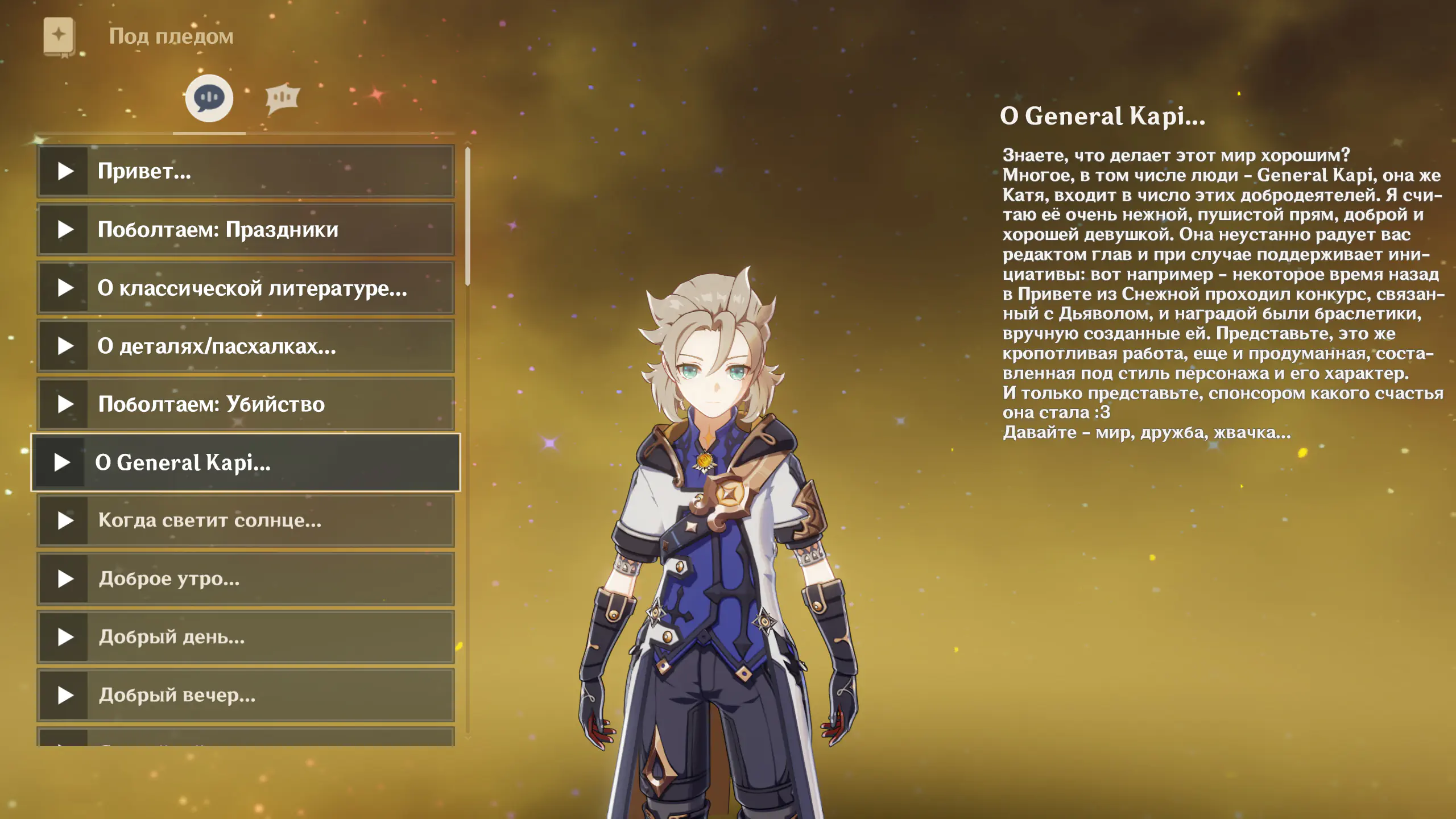The image size is (1456, 819).
Task: Select the "Добрый вечер..." entry
Action: [246, 695]
